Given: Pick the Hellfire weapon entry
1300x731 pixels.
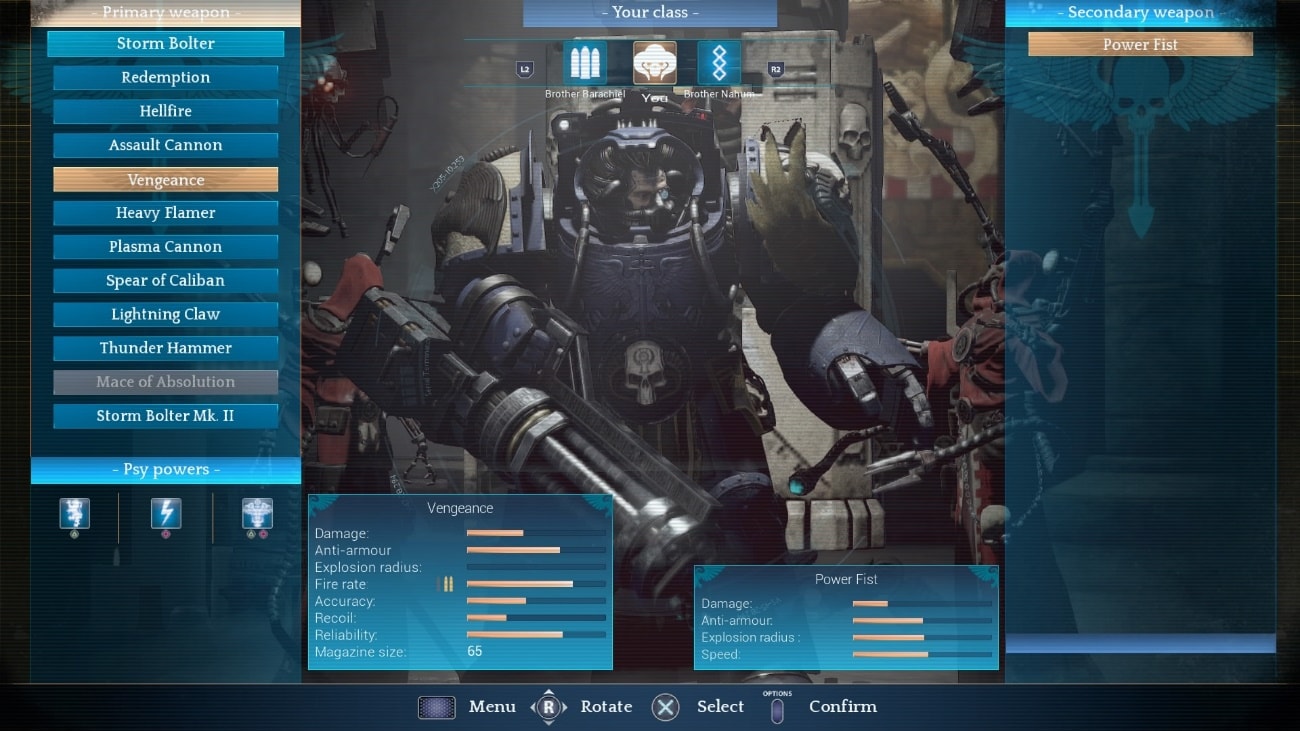Looking at the screenshot, I should 165,112.
